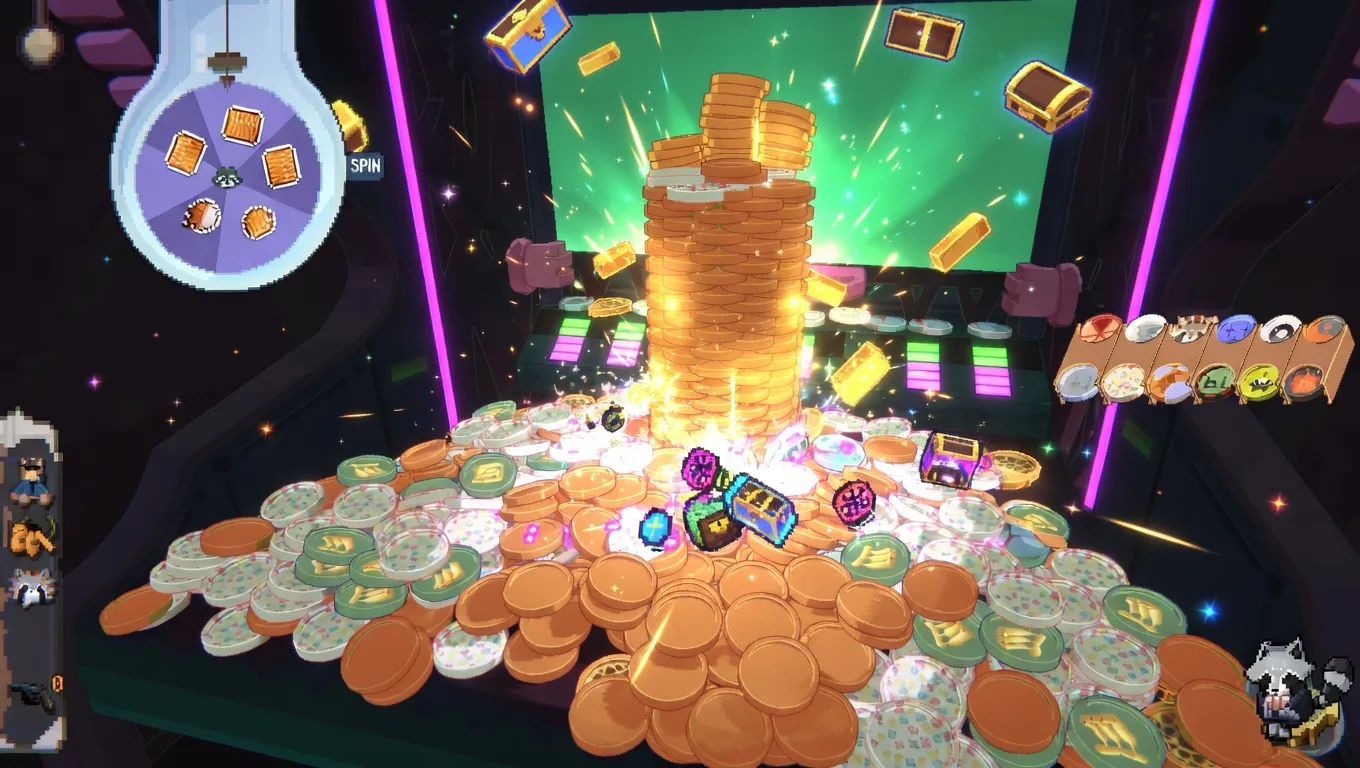Select the sprinkled coin in the collection rack
The width and height of the screenshot is (1360, 768).
pos(1124,383)
